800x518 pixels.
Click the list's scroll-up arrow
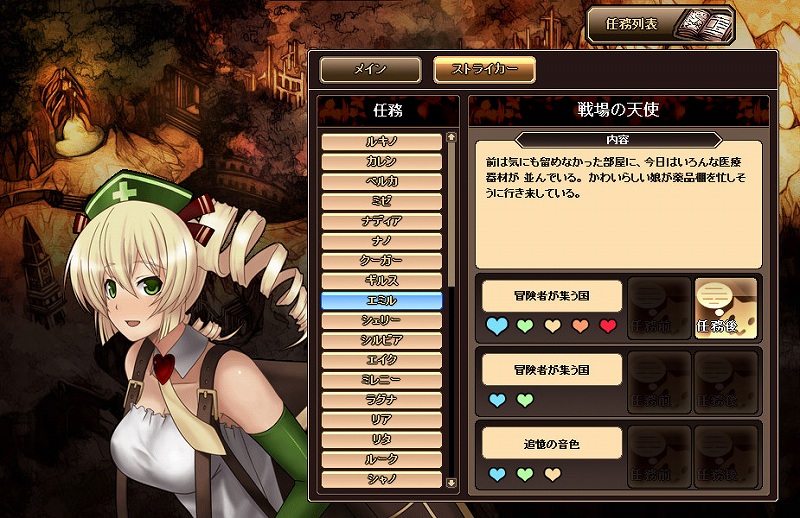point(452,138)
